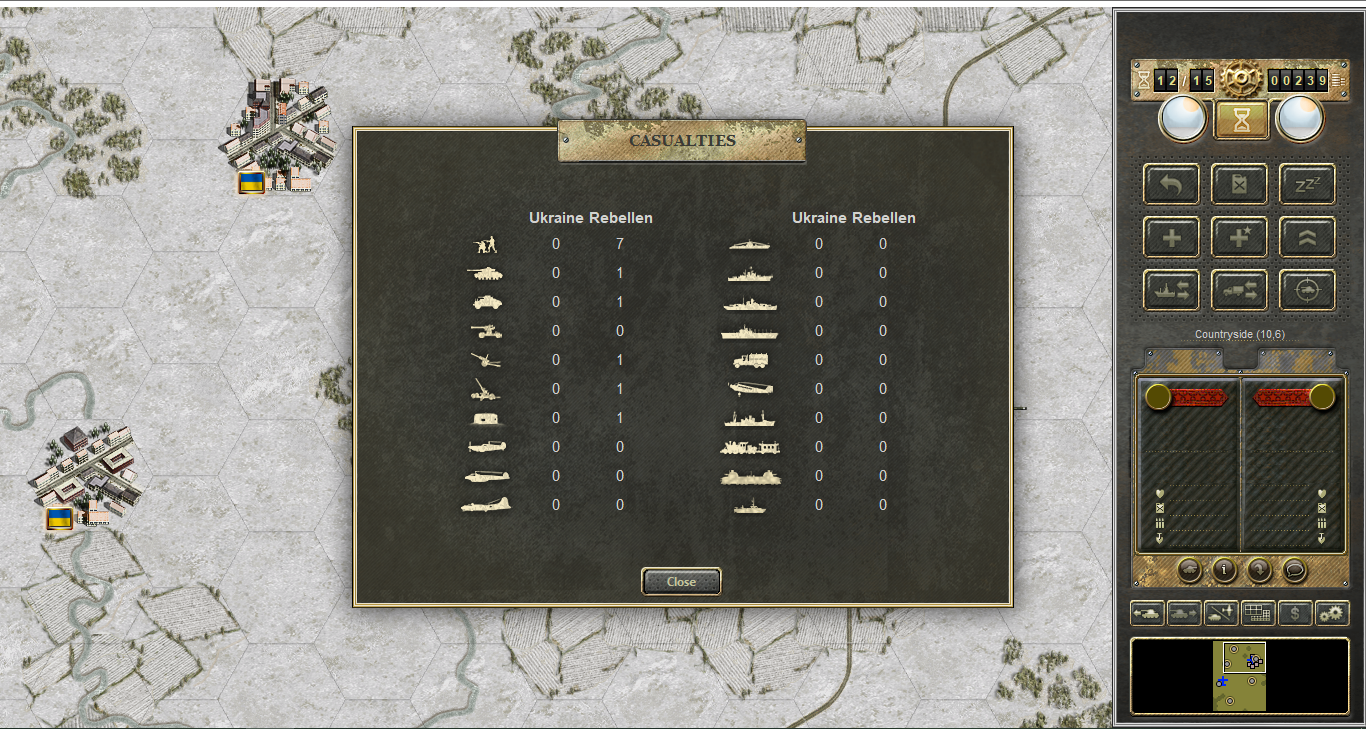Select next unit with right-arrow tank button

pyautogui.click(x=1184, y=613)
